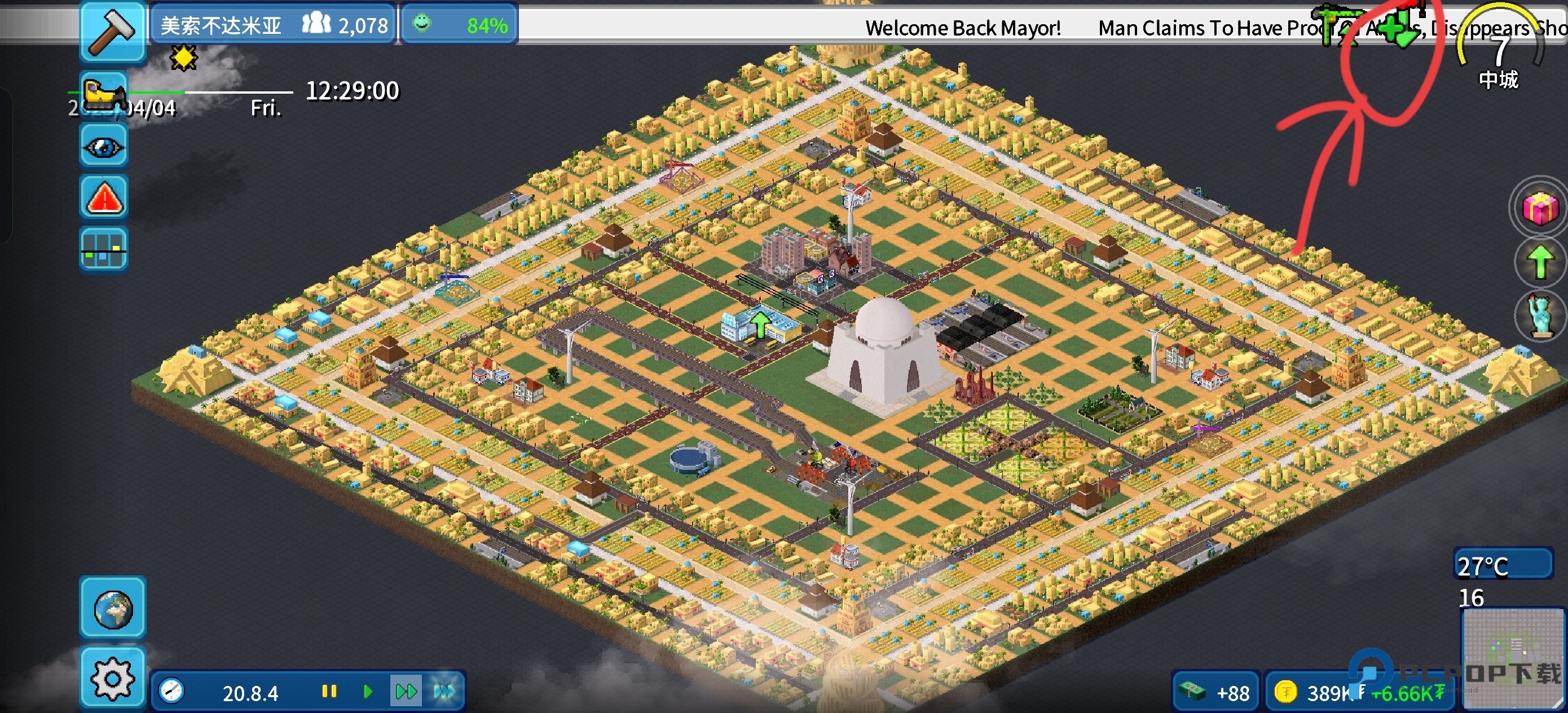Set speed to normal play
The width and height of the screenshot is (1568, 713).
367,691
